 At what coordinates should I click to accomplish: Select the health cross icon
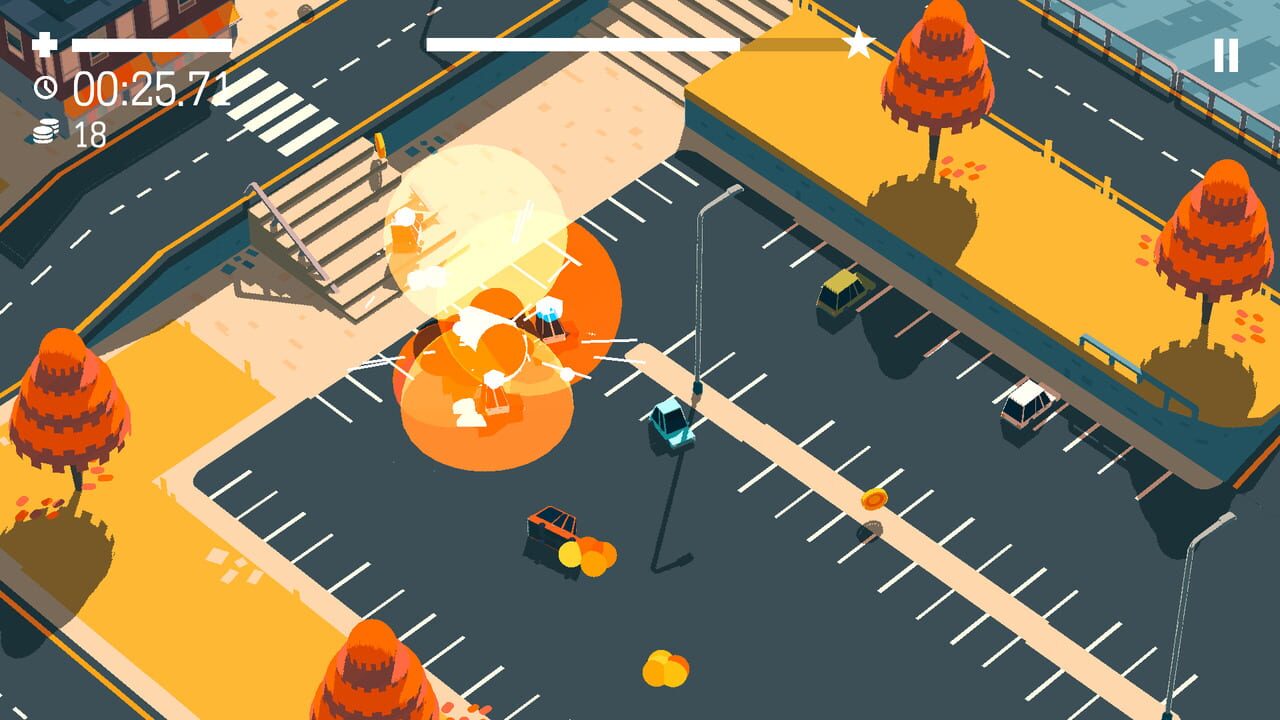(44, 44)
